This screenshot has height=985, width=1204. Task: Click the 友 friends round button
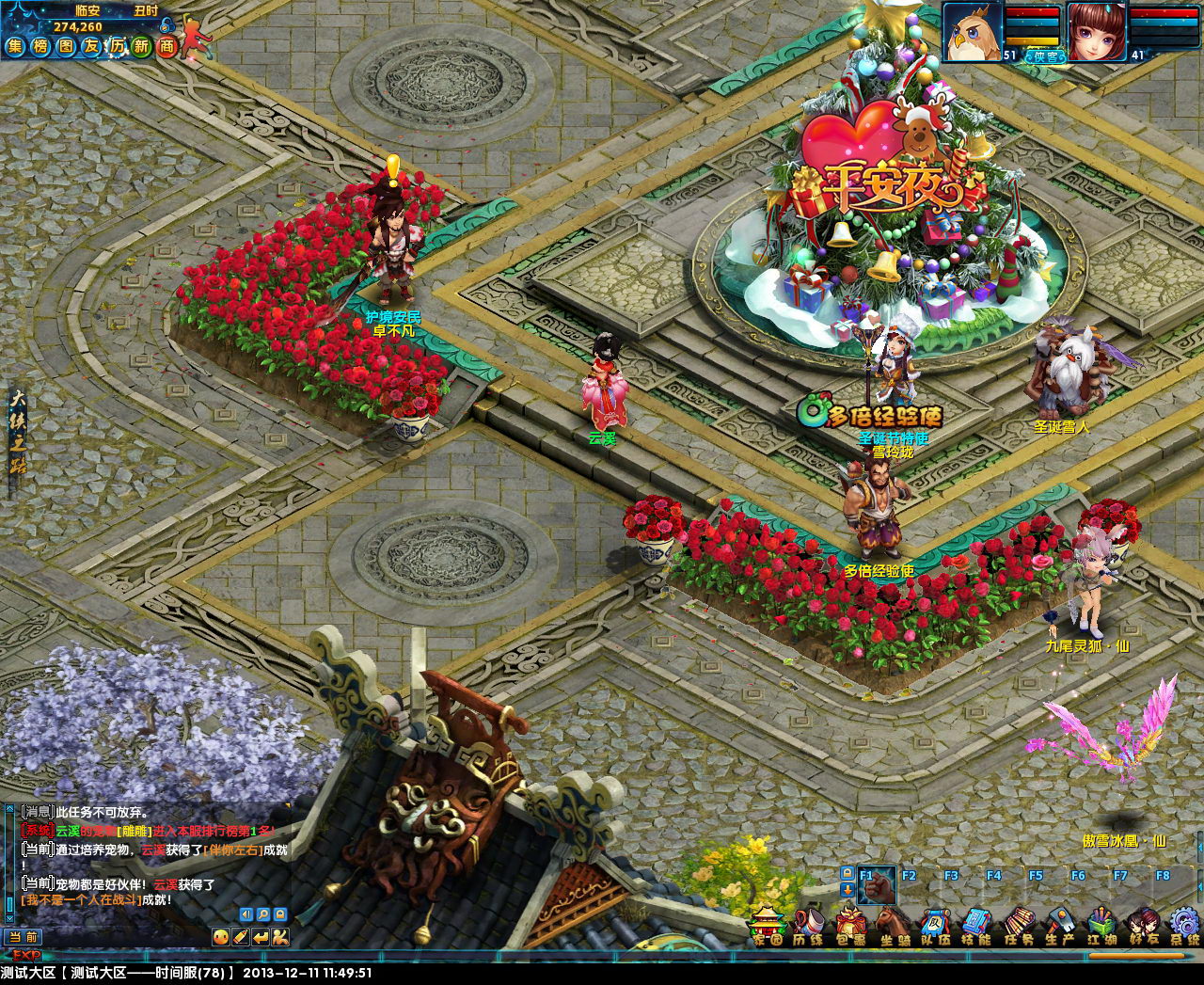coord(91,46)
